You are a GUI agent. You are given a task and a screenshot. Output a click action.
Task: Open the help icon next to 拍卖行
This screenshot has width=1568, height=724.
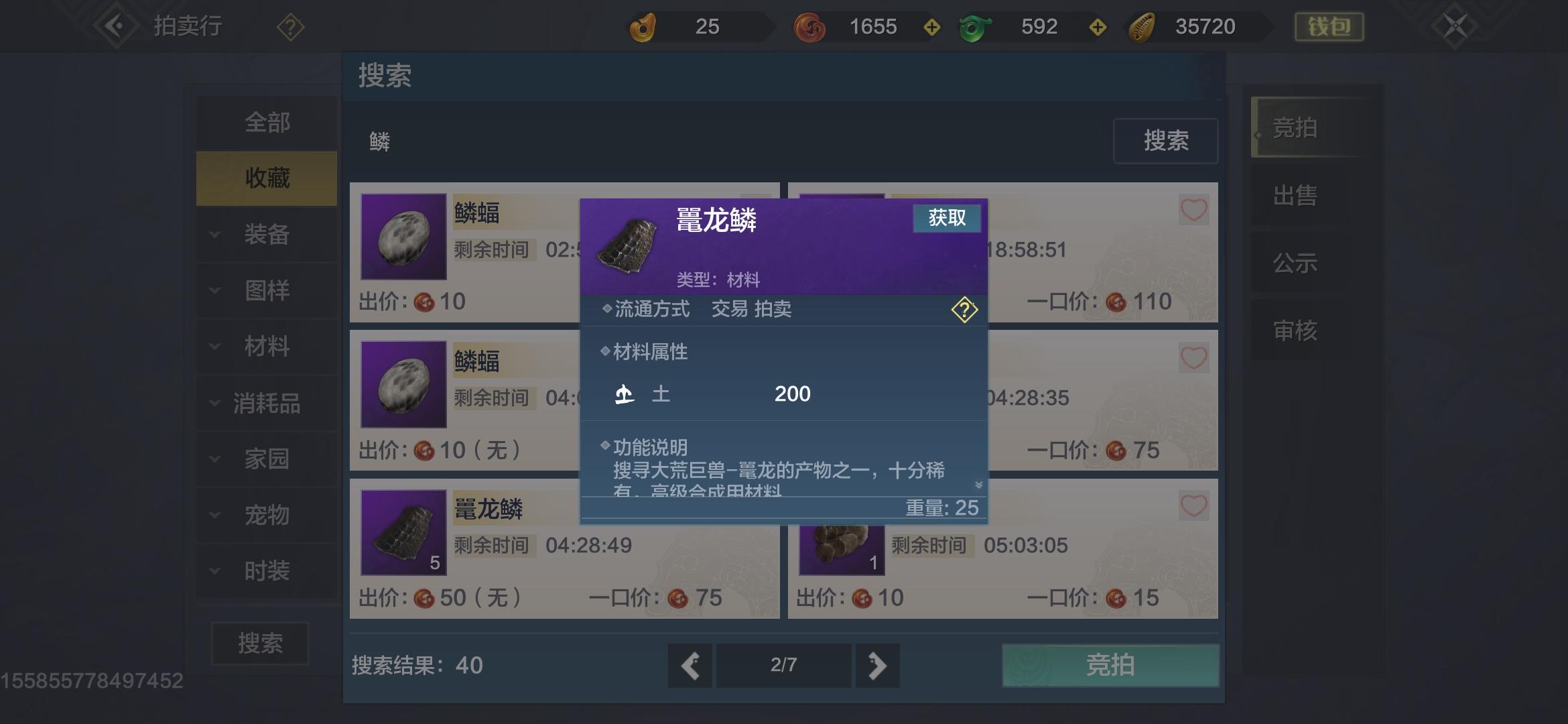click(289, 25)
